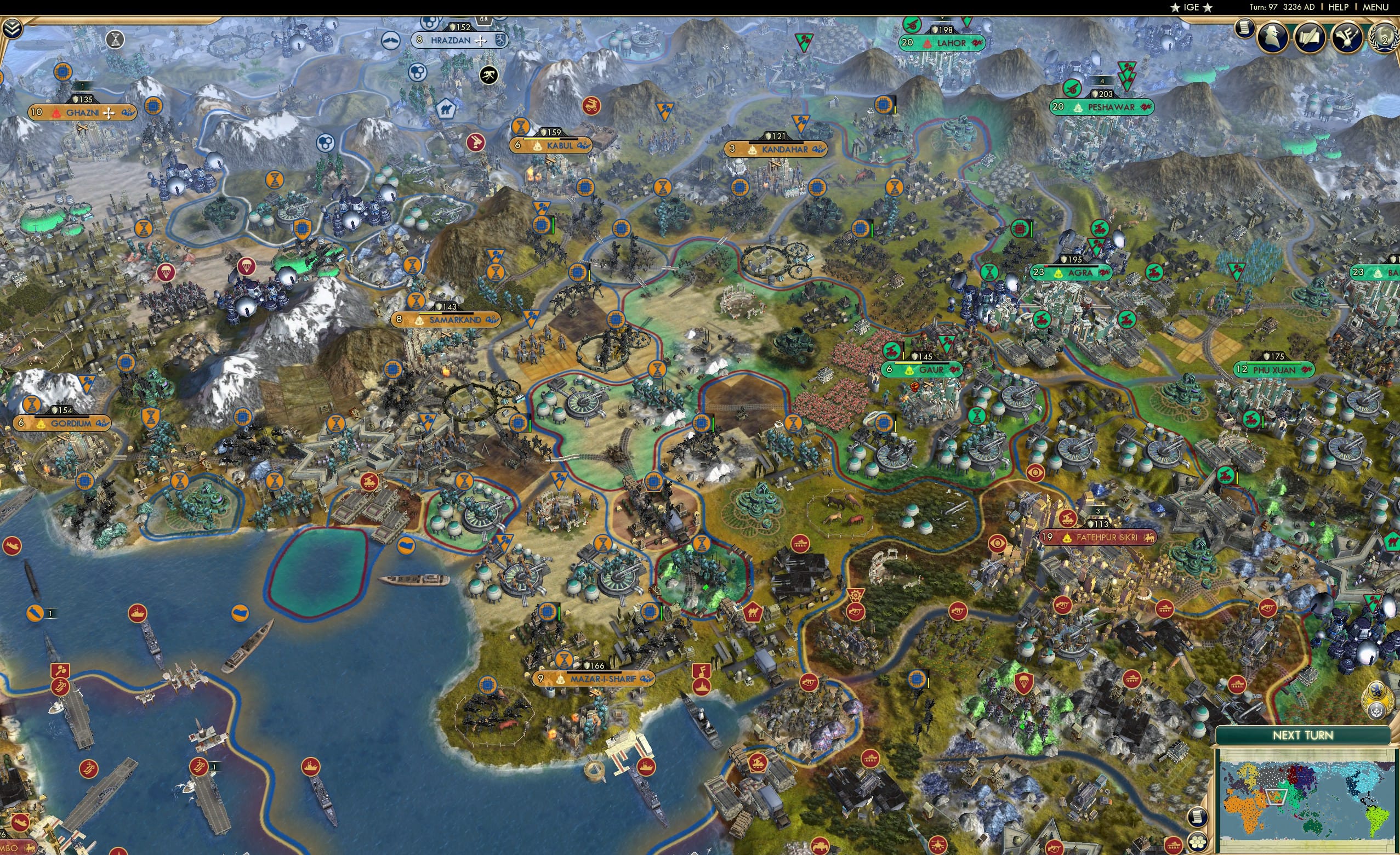The height and width of the screenshot is (855, 1400).
Task: Open the HELP item in the top bar
Action: click(1339, 7)
